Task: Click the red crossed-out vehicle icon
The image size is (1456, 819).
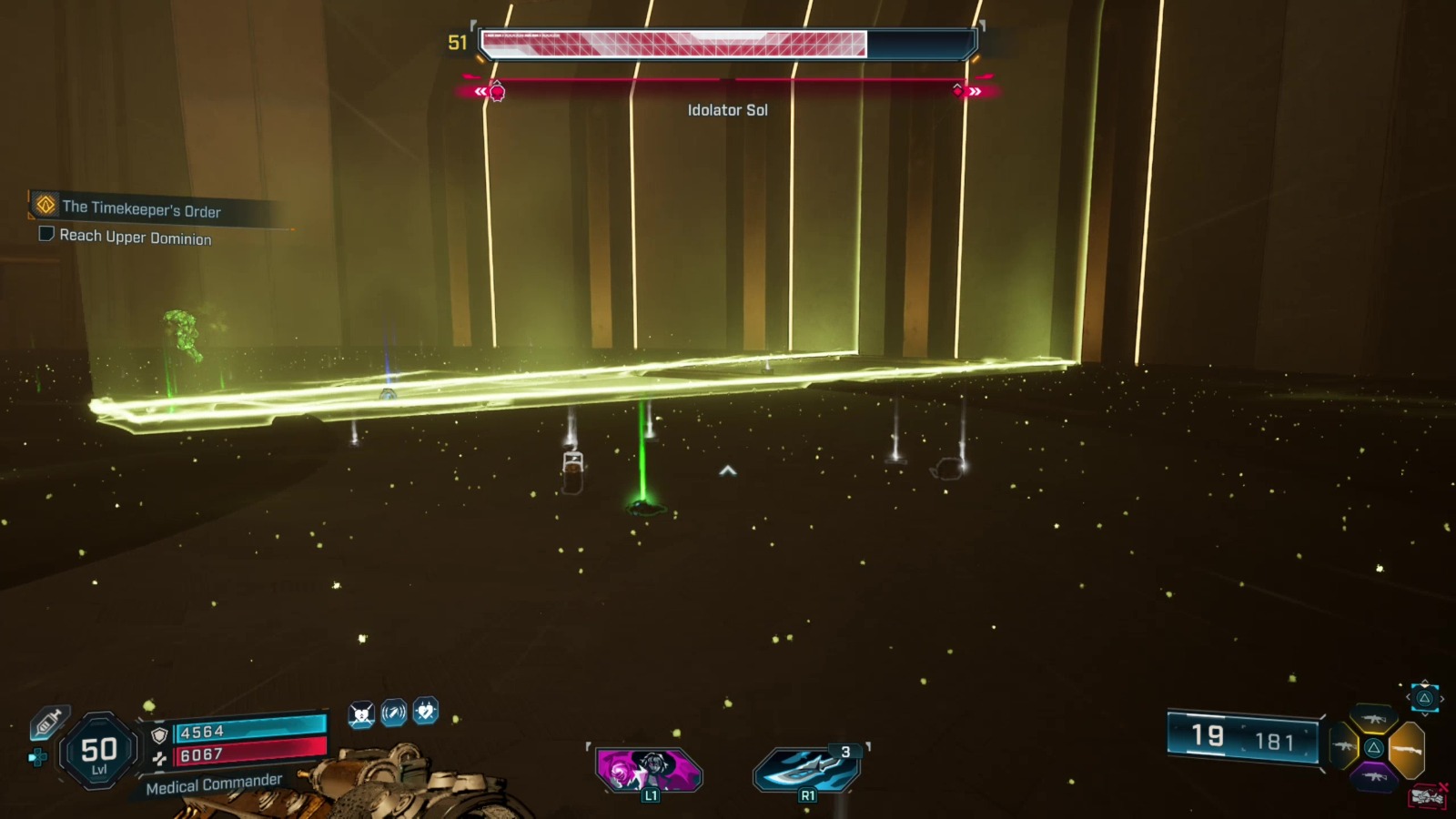Action: pyautogui.click(x=1427, y=797)
